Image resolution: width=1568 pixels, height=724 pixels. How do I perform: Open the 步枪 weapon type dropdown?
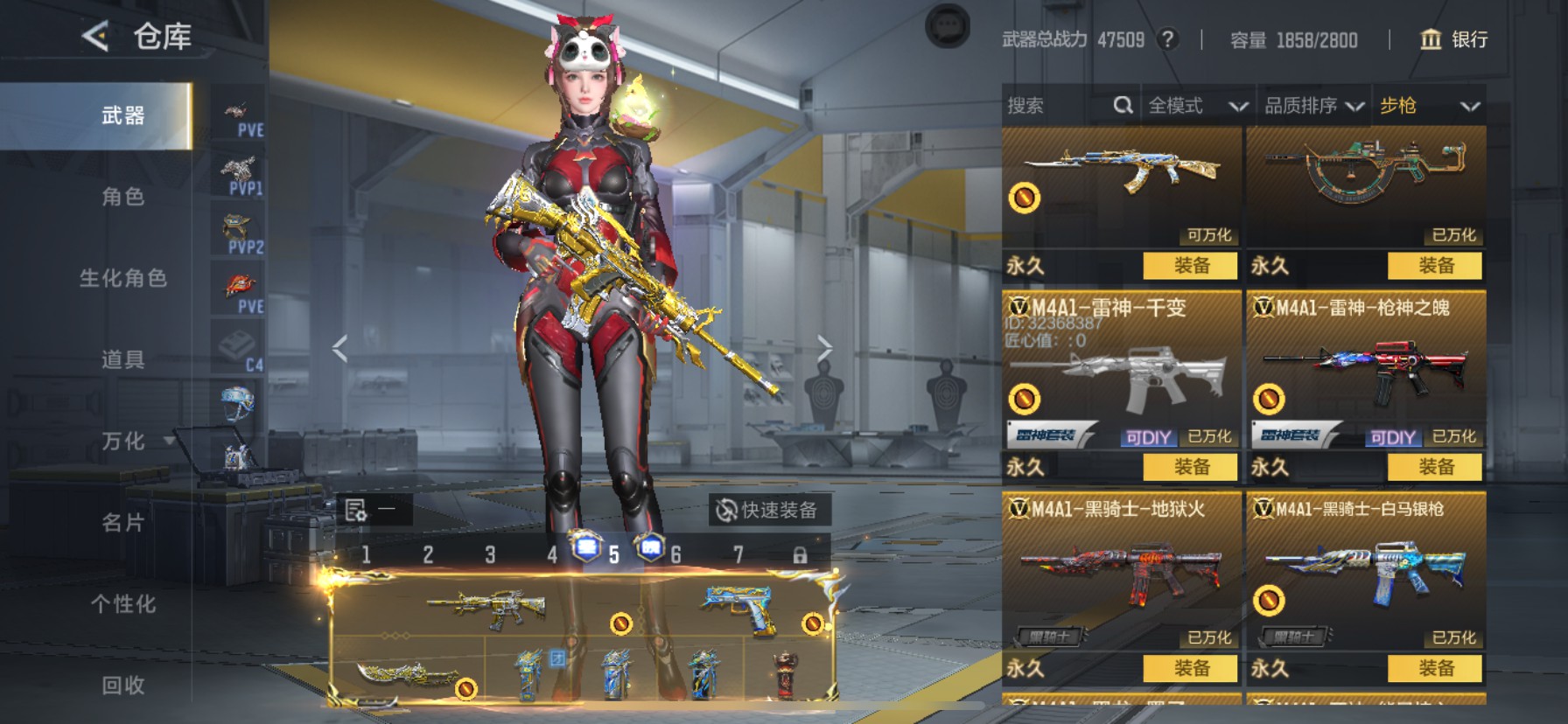click(x=1429, y=106)
